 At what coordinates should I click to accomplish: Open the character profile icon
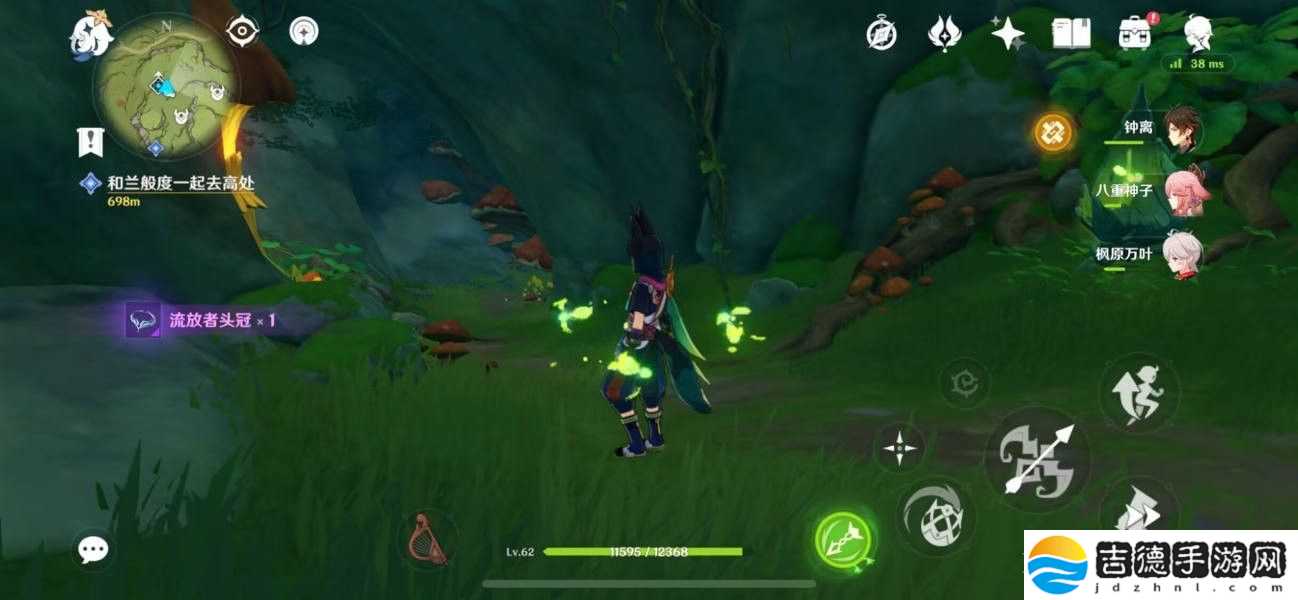point(1198,33)
